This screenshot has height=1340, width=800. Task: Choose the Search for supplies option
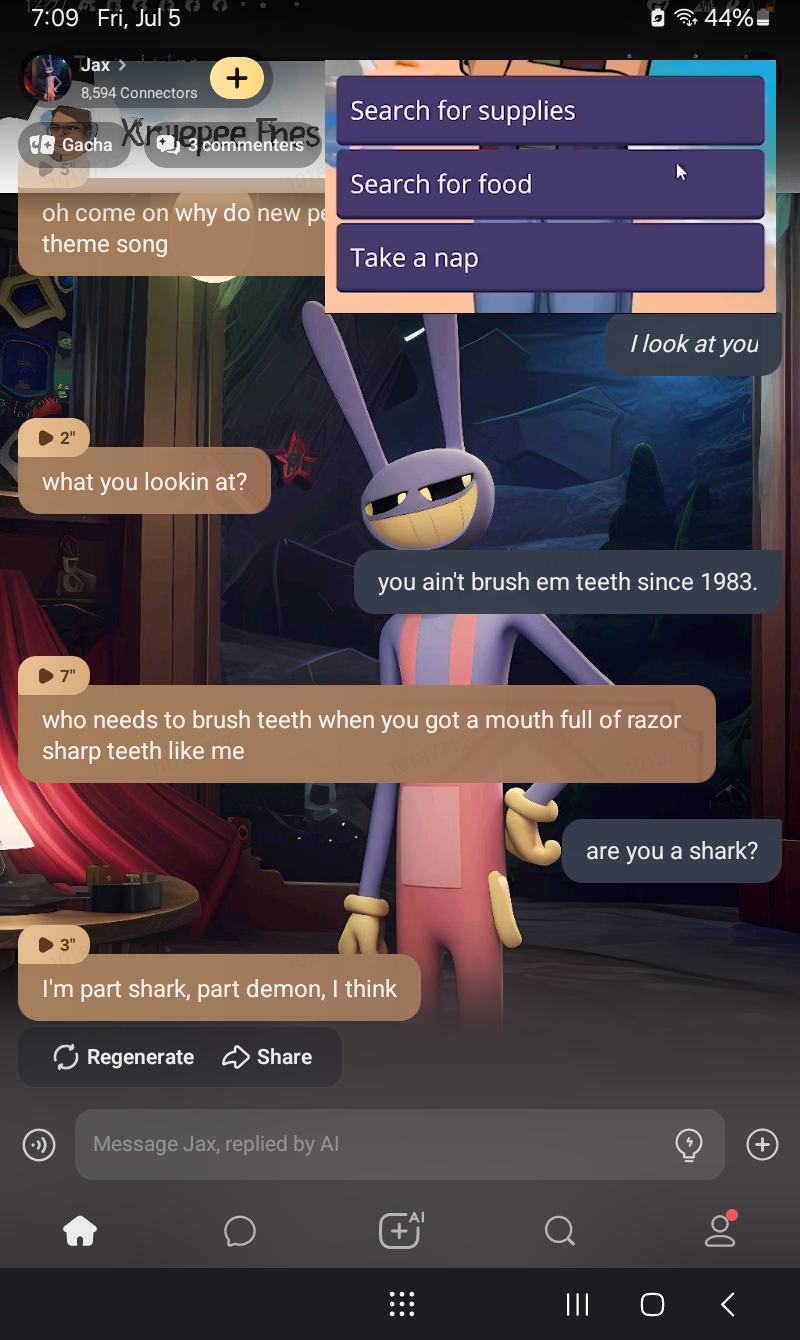550,111
